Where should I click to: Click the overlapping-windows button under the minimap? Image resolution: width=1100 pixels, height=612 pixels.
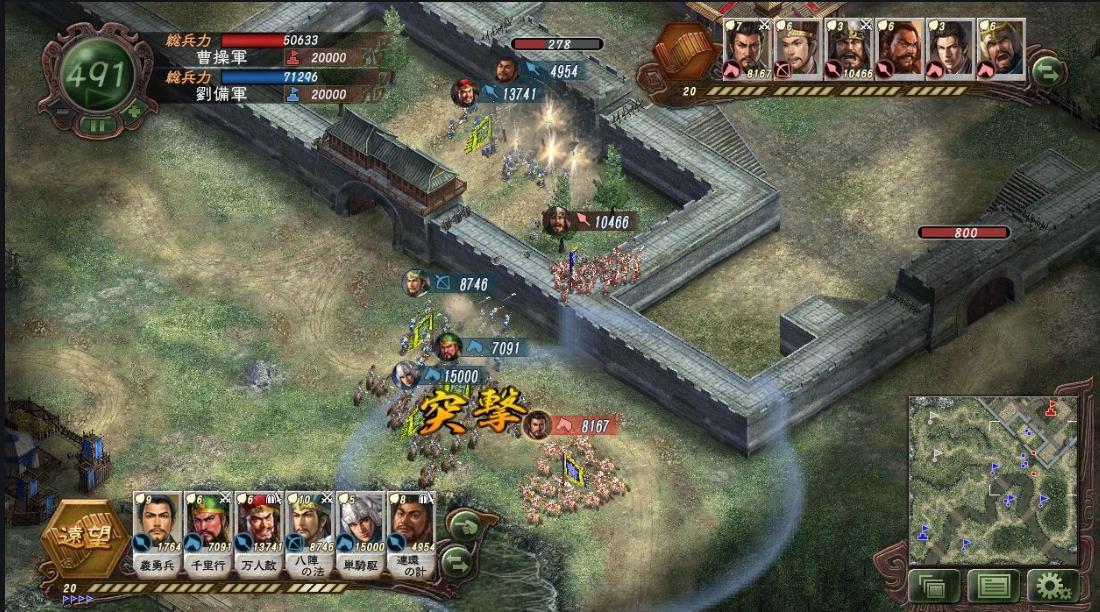933,586
